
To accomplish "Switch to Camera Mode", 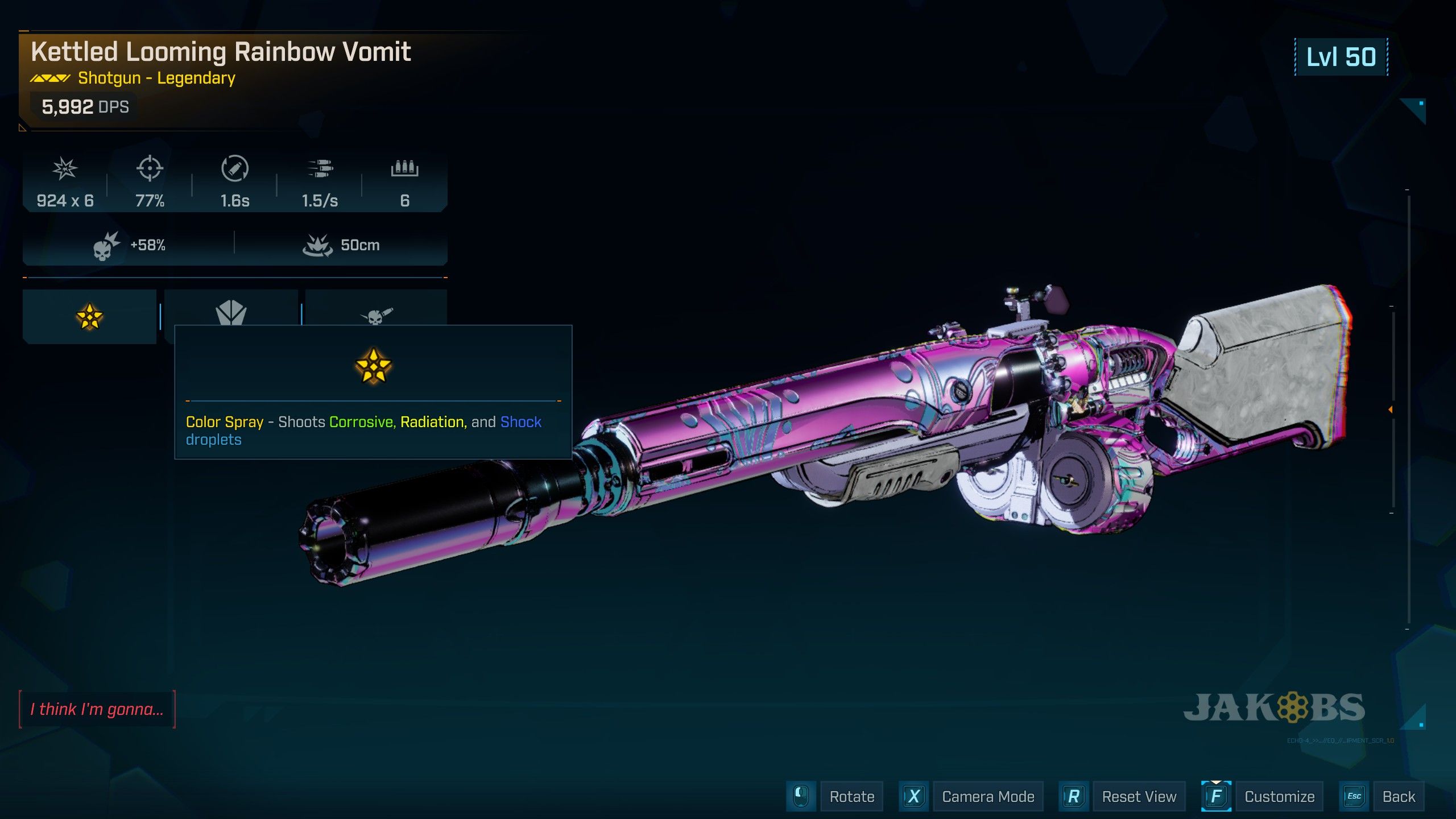I will click(x=987, y=796).
